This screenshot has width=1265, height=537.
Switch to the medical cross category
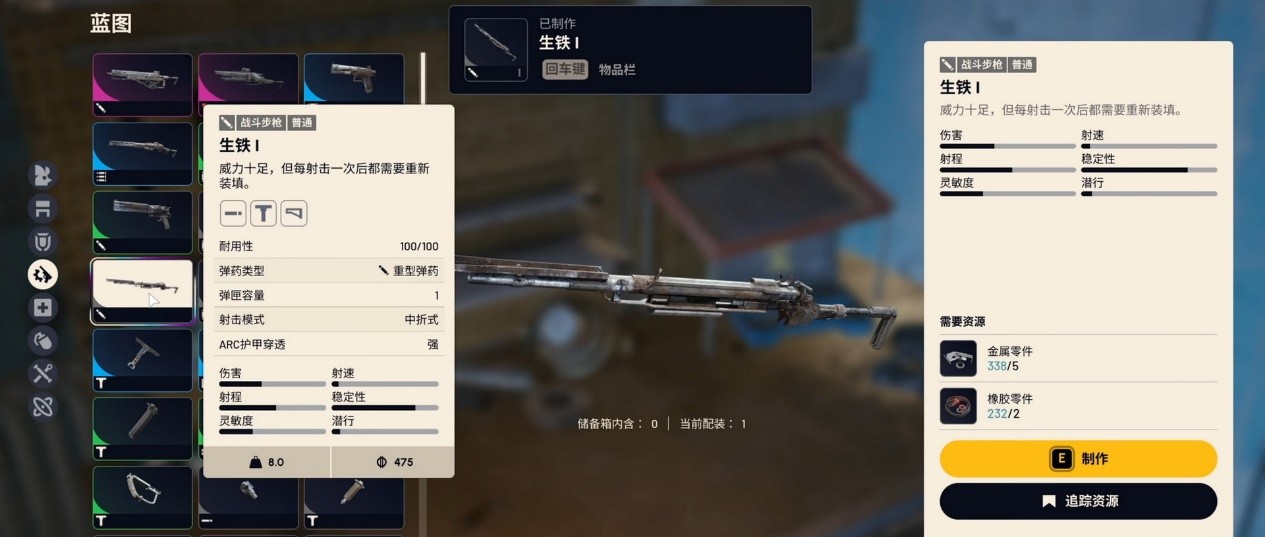click(x=43, y=308)
